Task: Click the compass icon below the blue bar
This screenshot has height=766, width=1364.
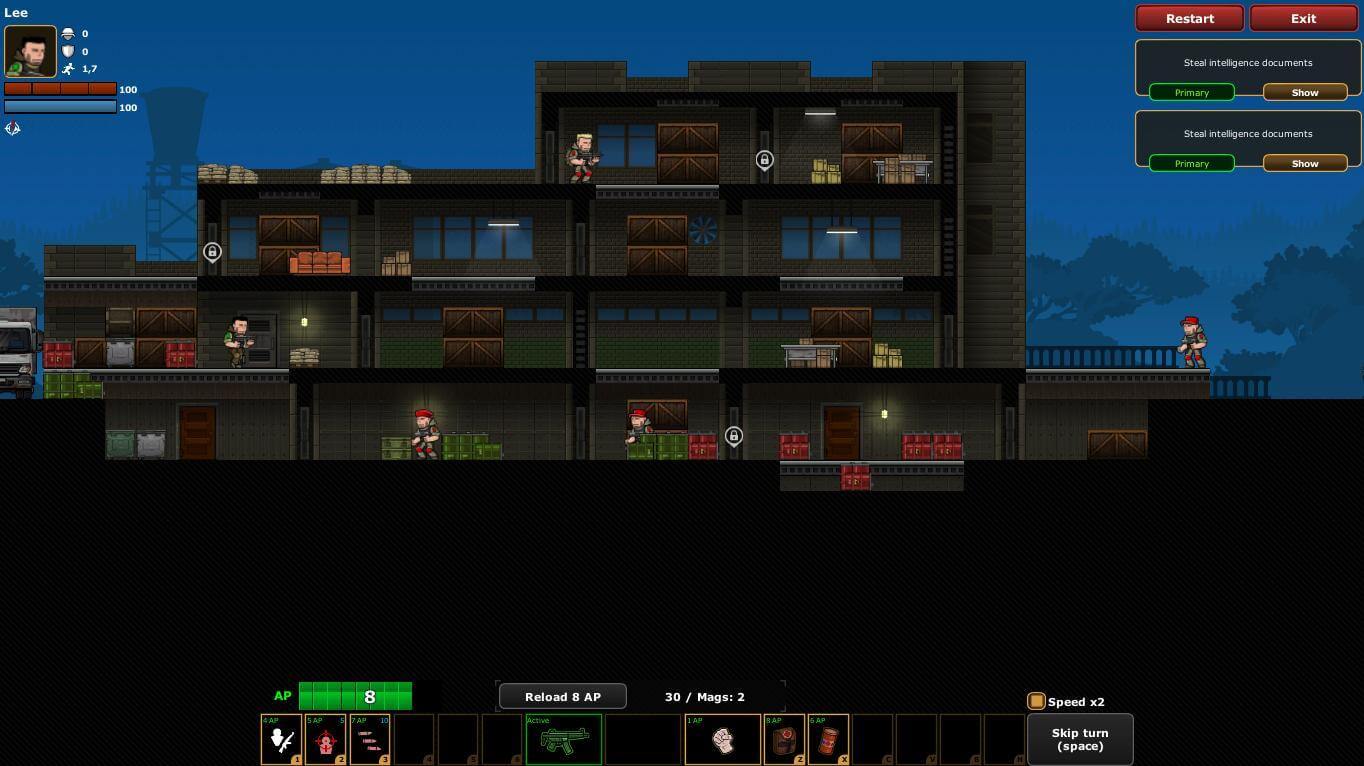Action: 13,128
